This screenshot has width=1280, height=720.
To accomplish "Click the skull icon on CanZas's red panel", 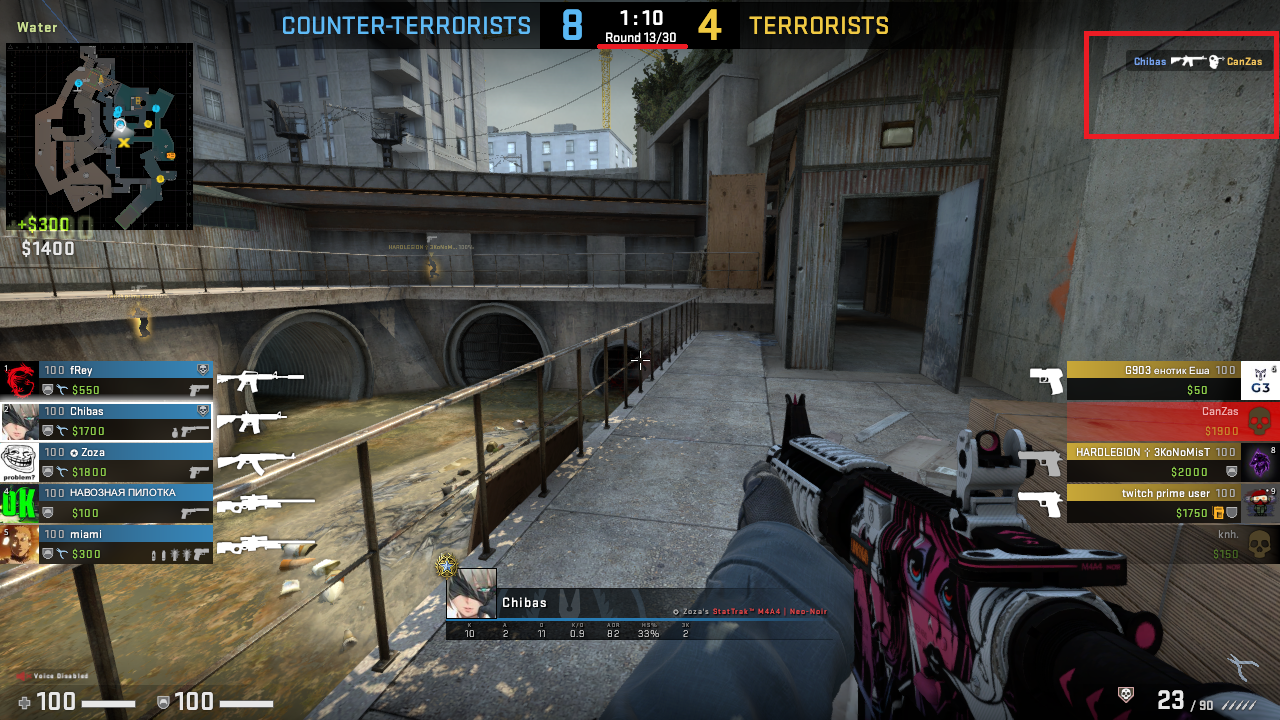I will tap(1260, 419).
